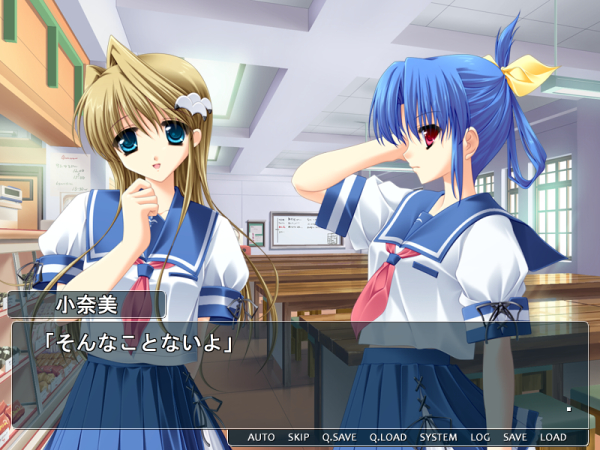Quick load with Q.LOAD
The height and width of the screenshot is (450, 600).
point(388,437)
